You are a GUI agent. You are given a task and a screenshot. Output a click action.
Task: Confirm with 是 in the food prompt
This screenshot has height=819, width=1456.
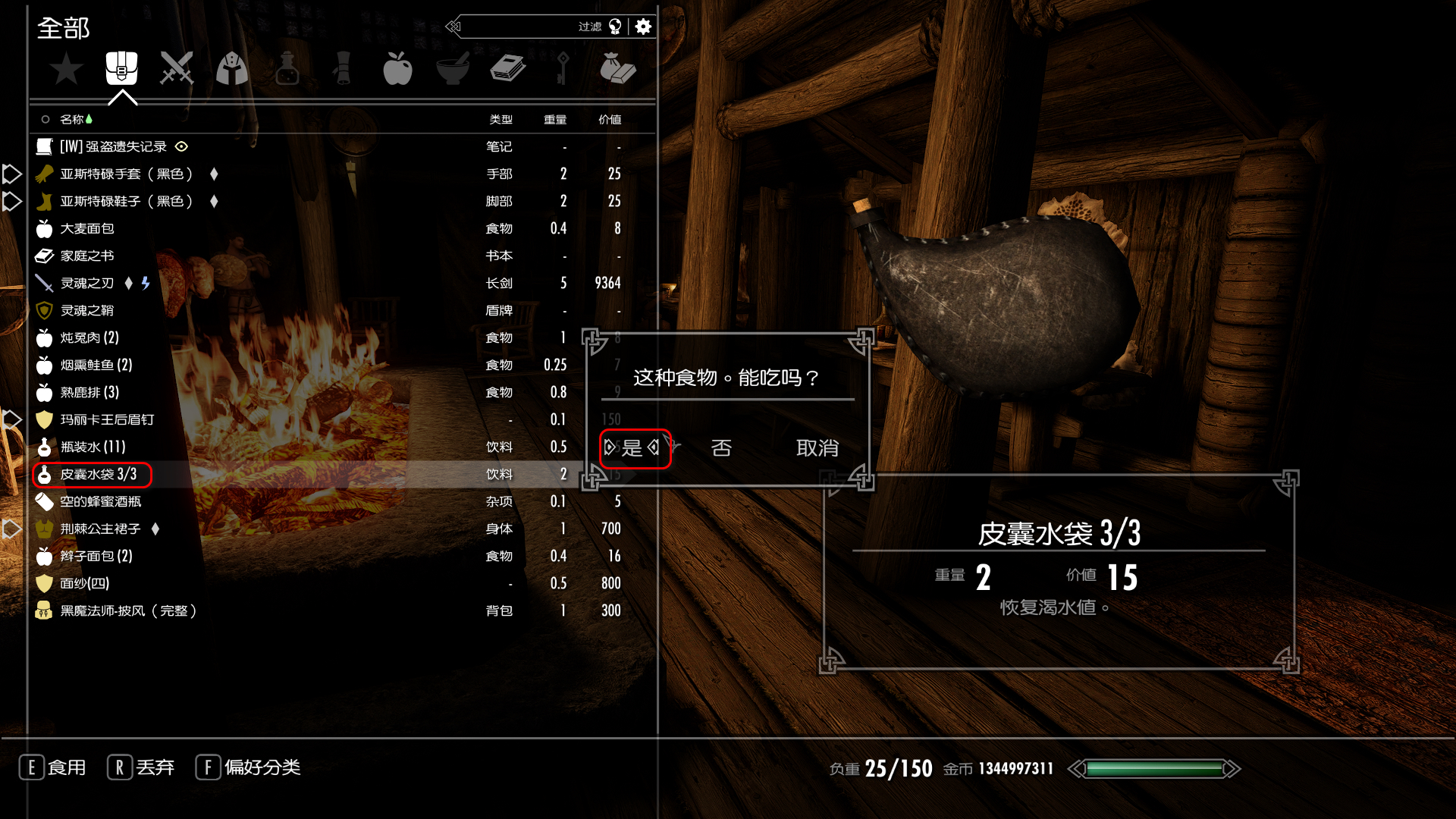(x=632, y=448)
